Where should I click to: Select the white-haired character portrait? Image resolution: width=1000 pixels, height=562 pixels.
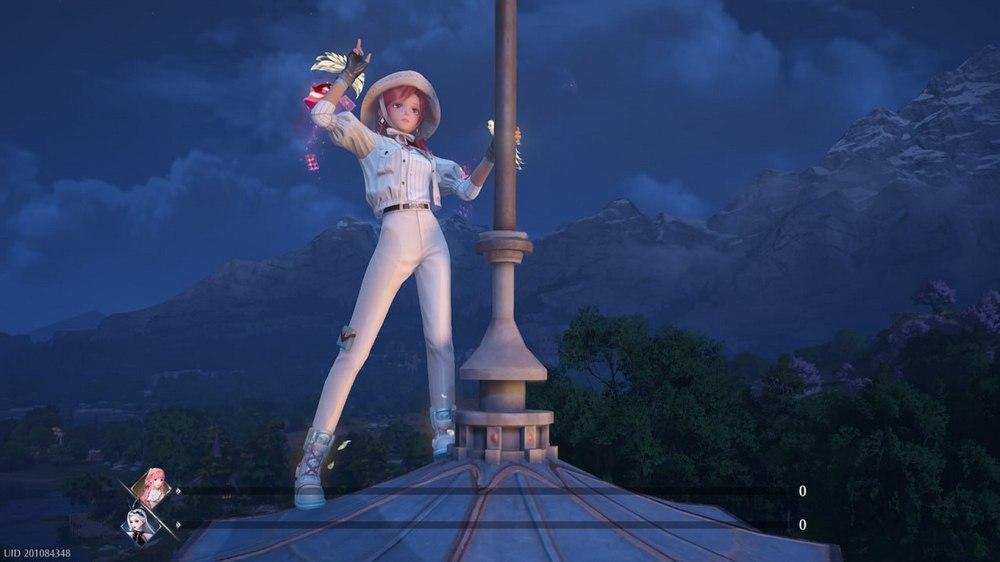pos(140,524)
